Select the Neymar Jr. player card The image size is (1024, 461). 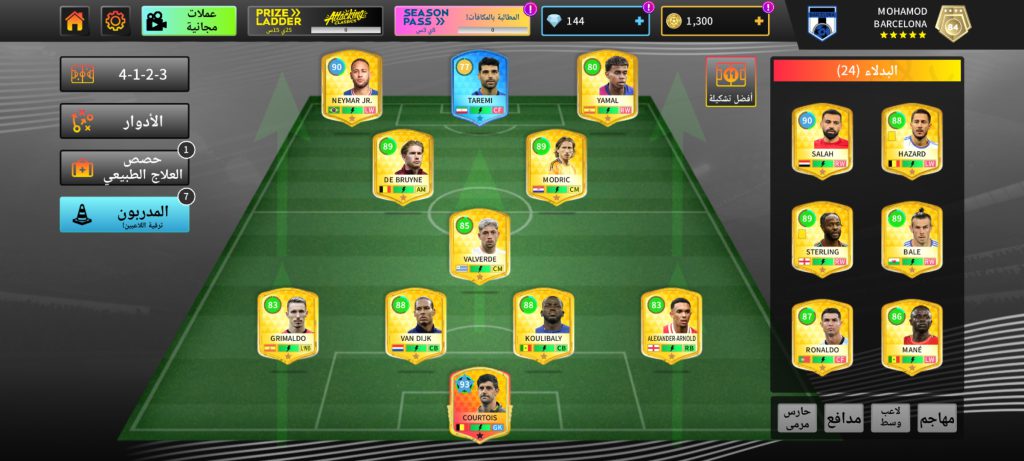352,87
